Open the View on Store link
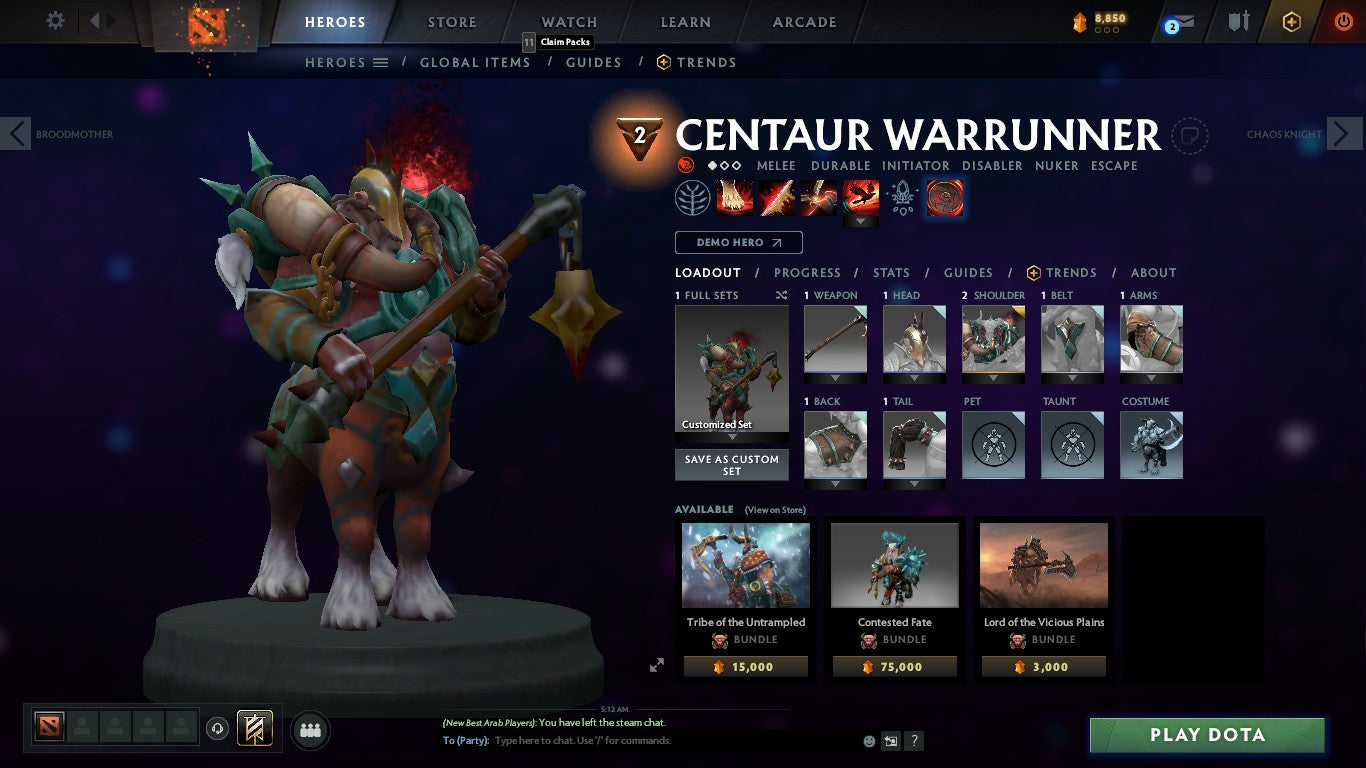1366x768 pixels. click(x=775, y=510)
